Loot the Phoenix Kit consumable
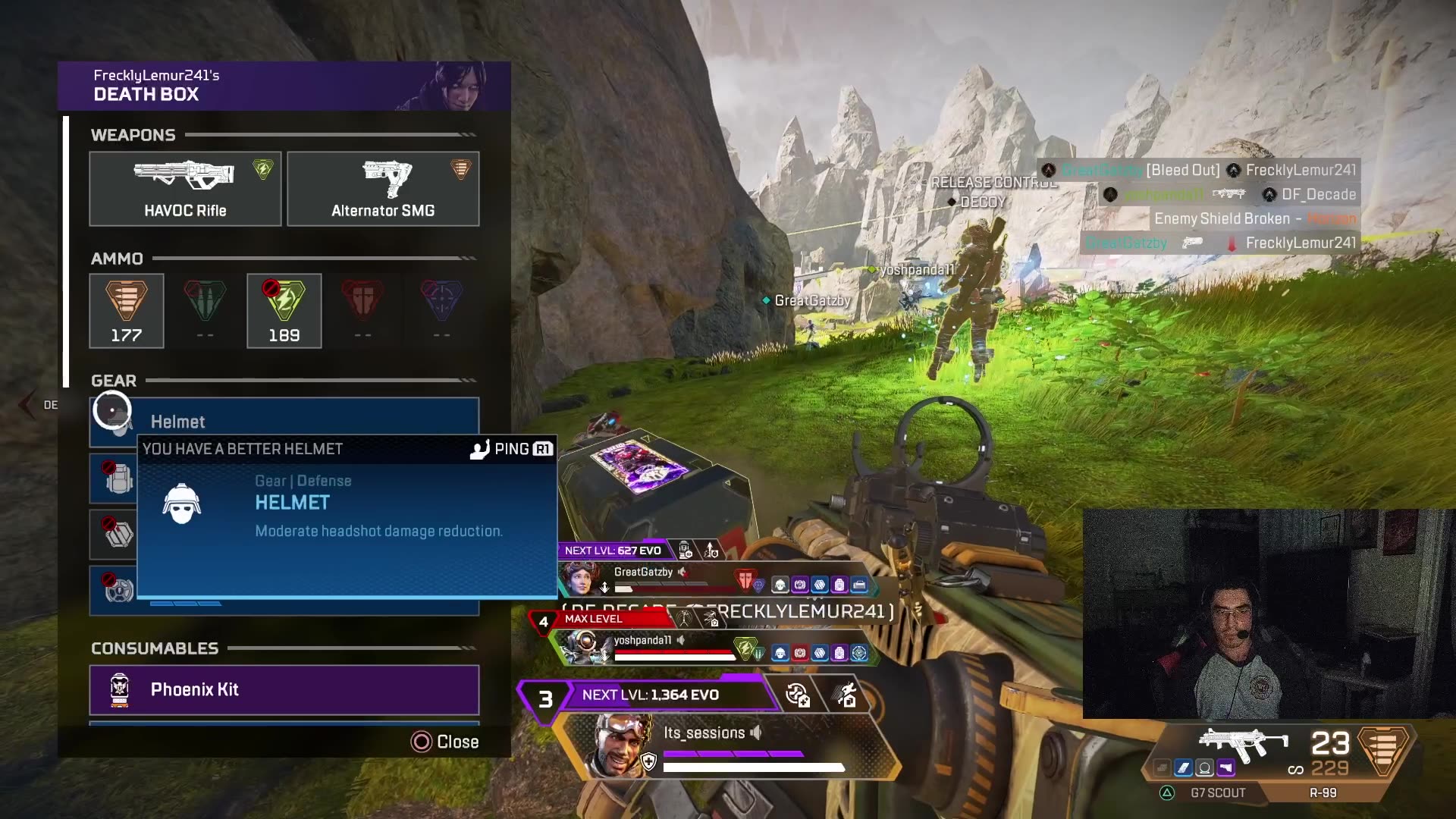1456x819 pixels. pyautogui.click(x=284, y=690)
